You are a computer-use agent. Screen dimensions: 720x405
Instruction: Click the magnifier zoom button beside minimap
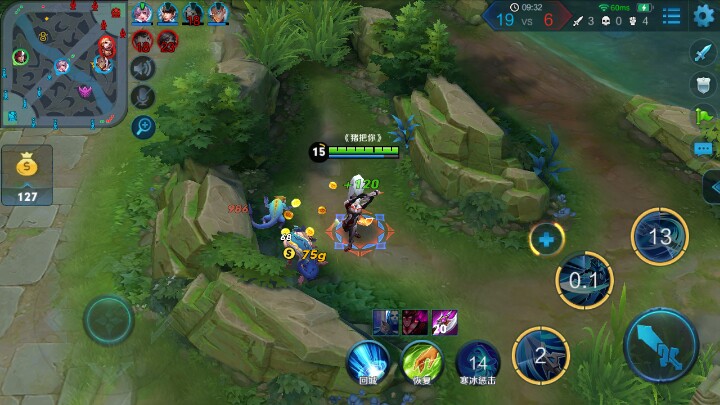[144, 126]
